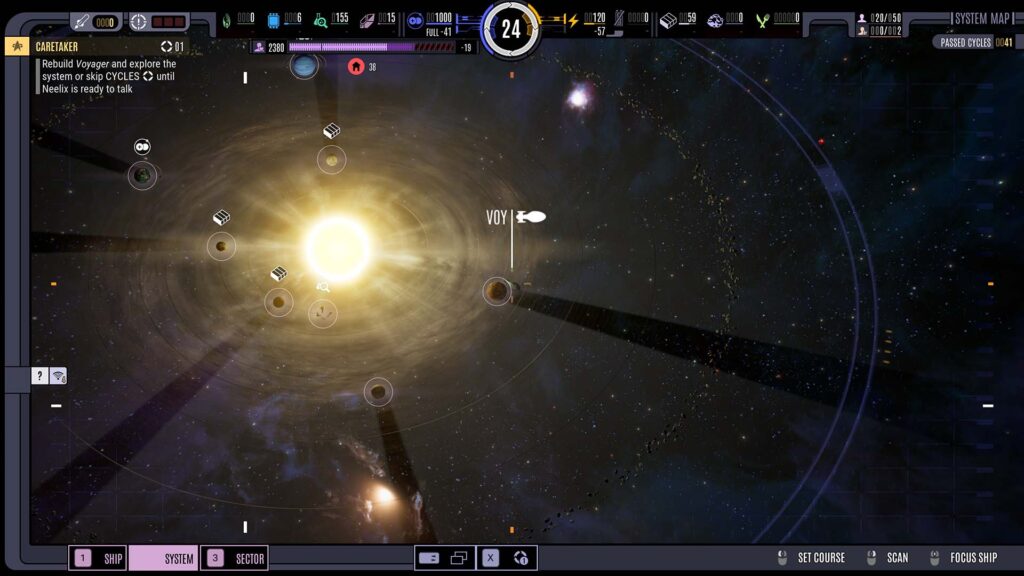Select the scan marker with the magnifier icon
The height and width of the screenshot is (576, 1024).
[x=322, y=313]
